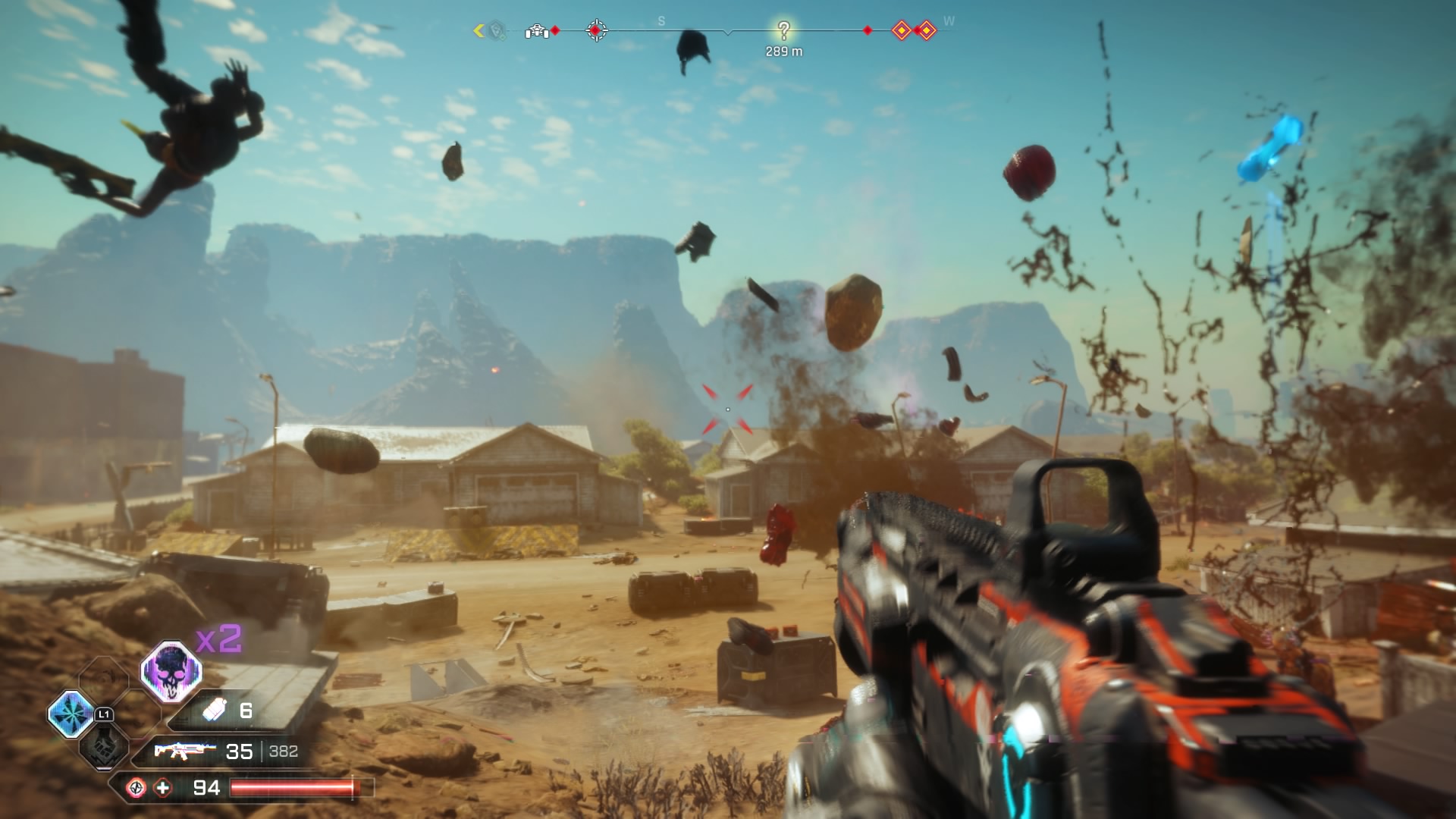Image resolution: width=1456 pixels, height=819 pixels.
Task: Click the faded hexagon icon at compass start
Action: coord(495,30)
